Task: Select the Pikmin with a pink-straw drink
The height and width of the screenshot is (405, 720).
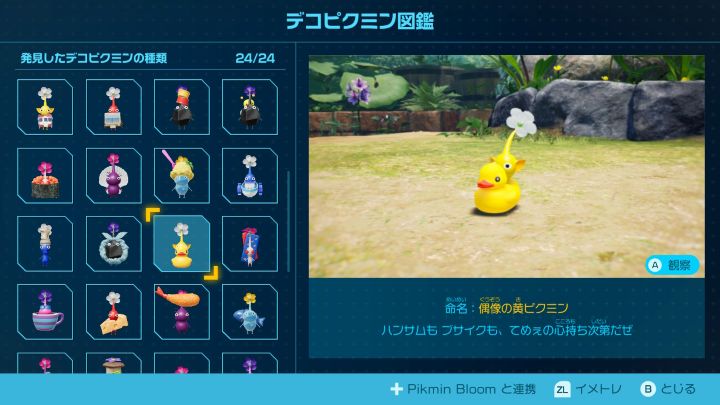Action: [181, 176]
